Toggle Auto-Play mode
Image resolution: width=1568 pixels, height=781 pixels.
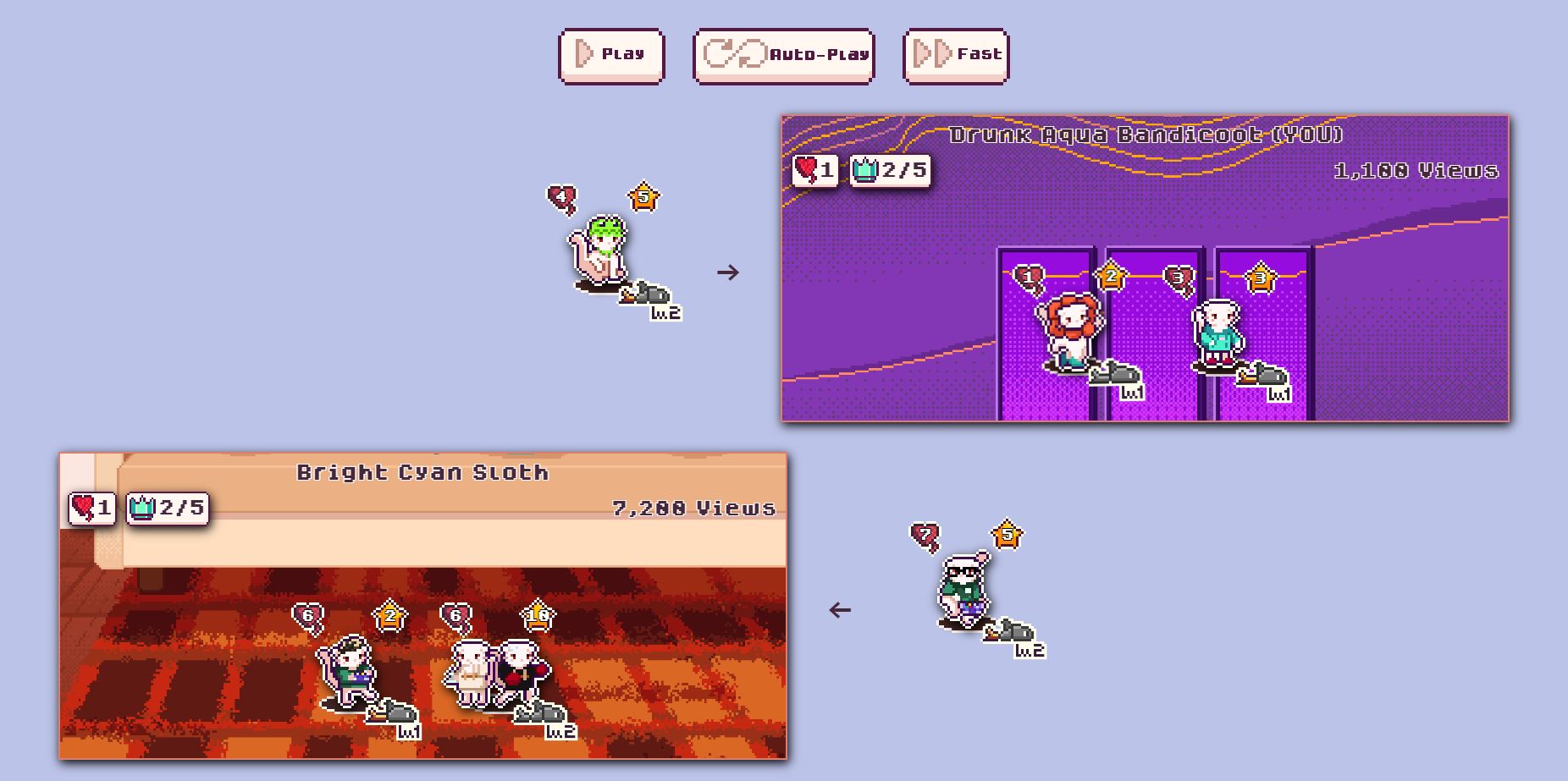[x=782, y=56]
